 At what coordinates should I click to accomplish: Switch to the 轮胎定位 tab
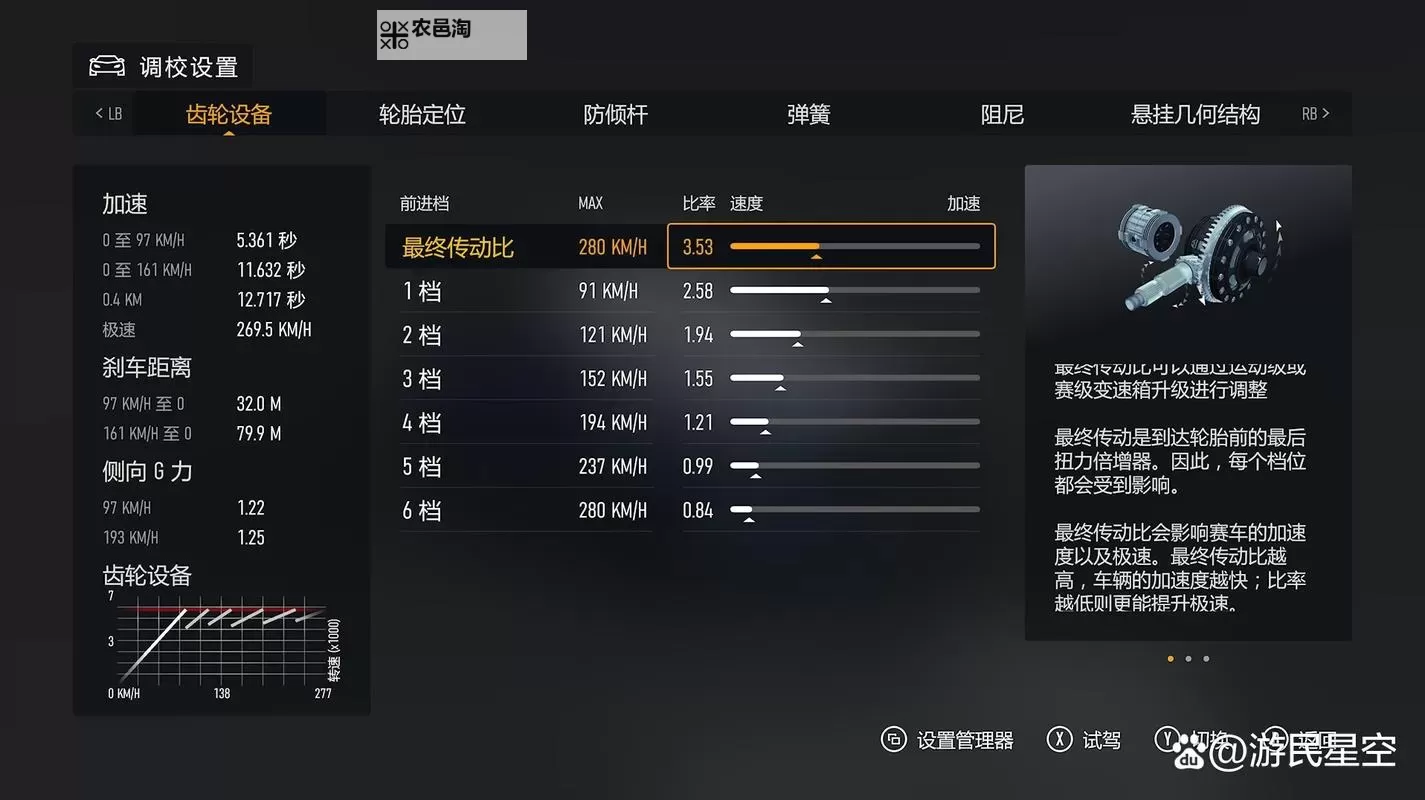tap(421, 115)
